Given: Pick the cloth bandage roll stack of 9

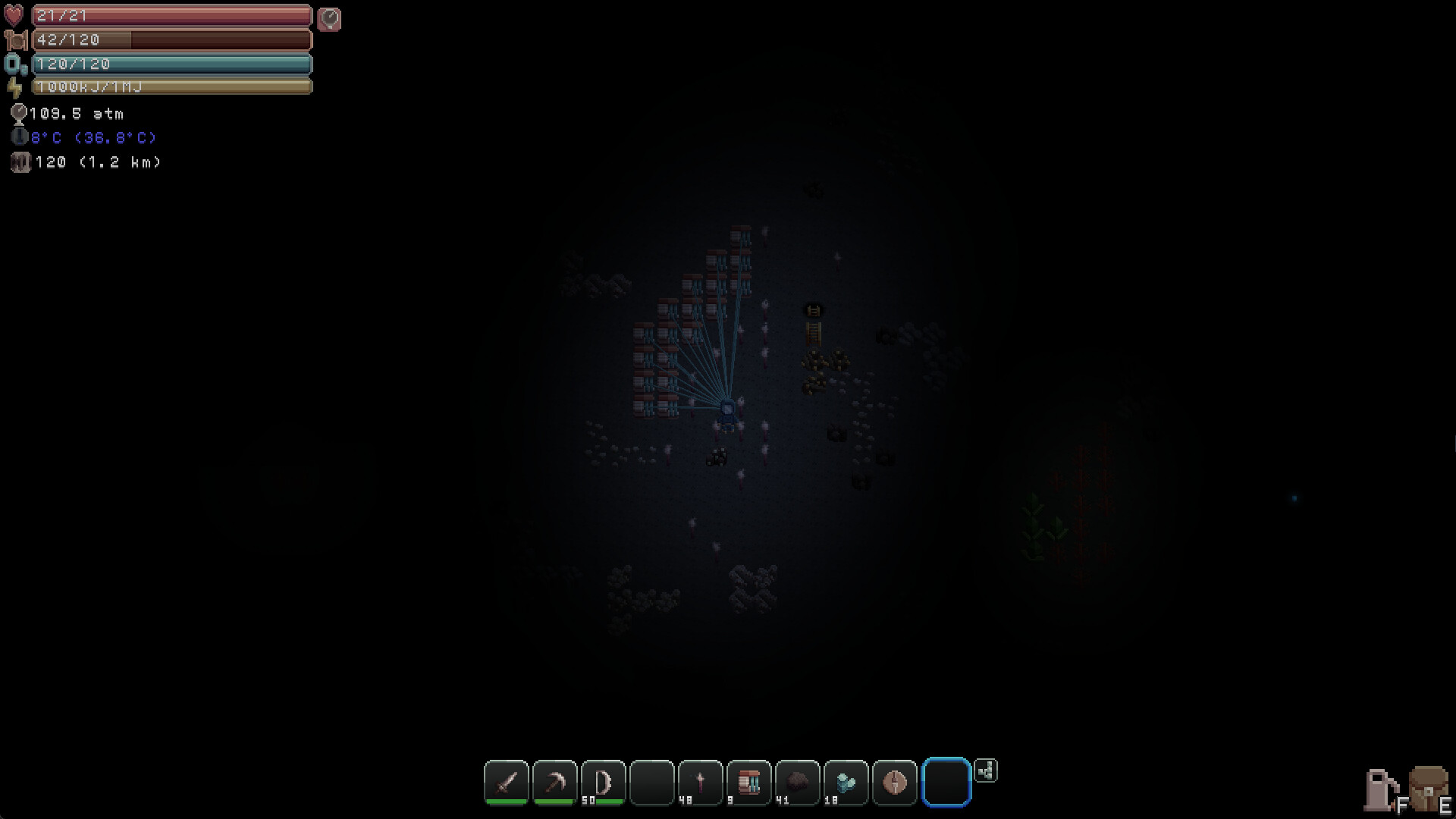Looking at the screenshot, I should pyautogui.click(x=748, y=781).
